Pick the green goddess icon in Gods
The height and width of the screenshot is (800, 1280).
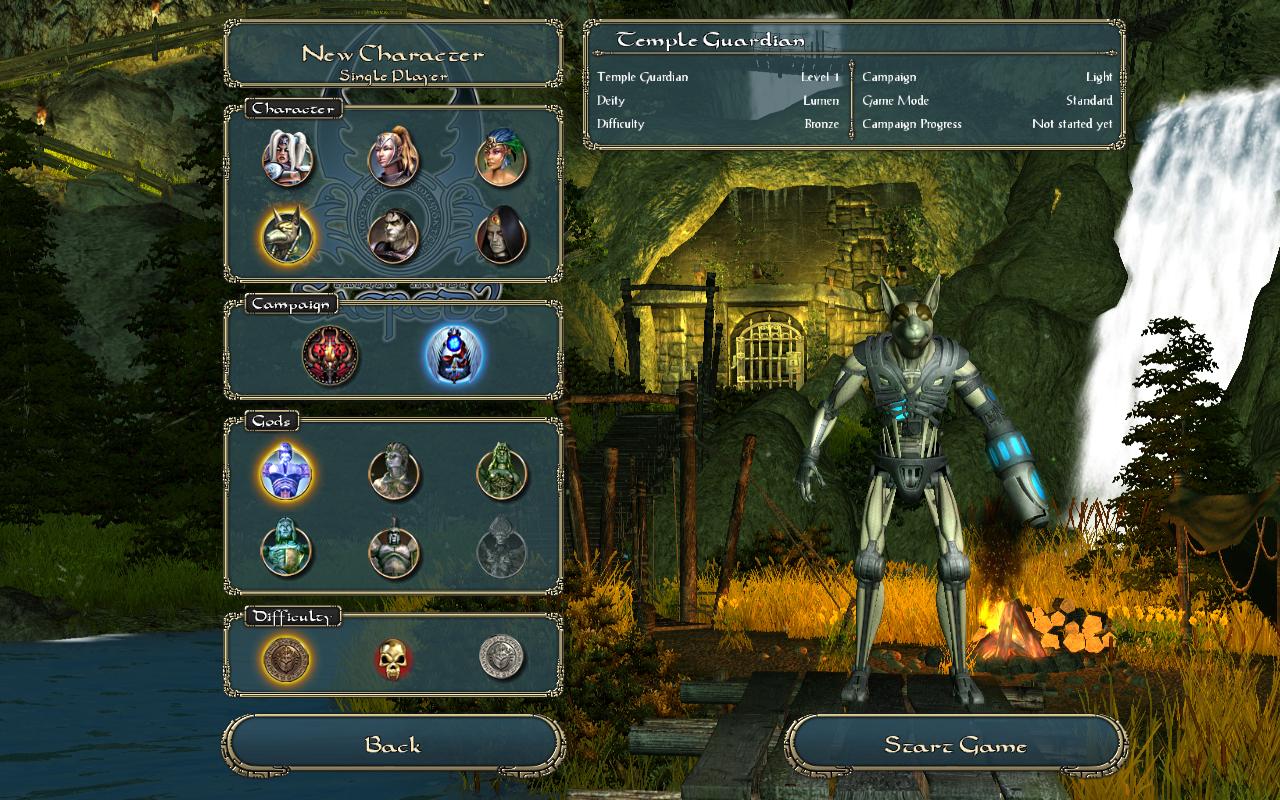(501, 471)
